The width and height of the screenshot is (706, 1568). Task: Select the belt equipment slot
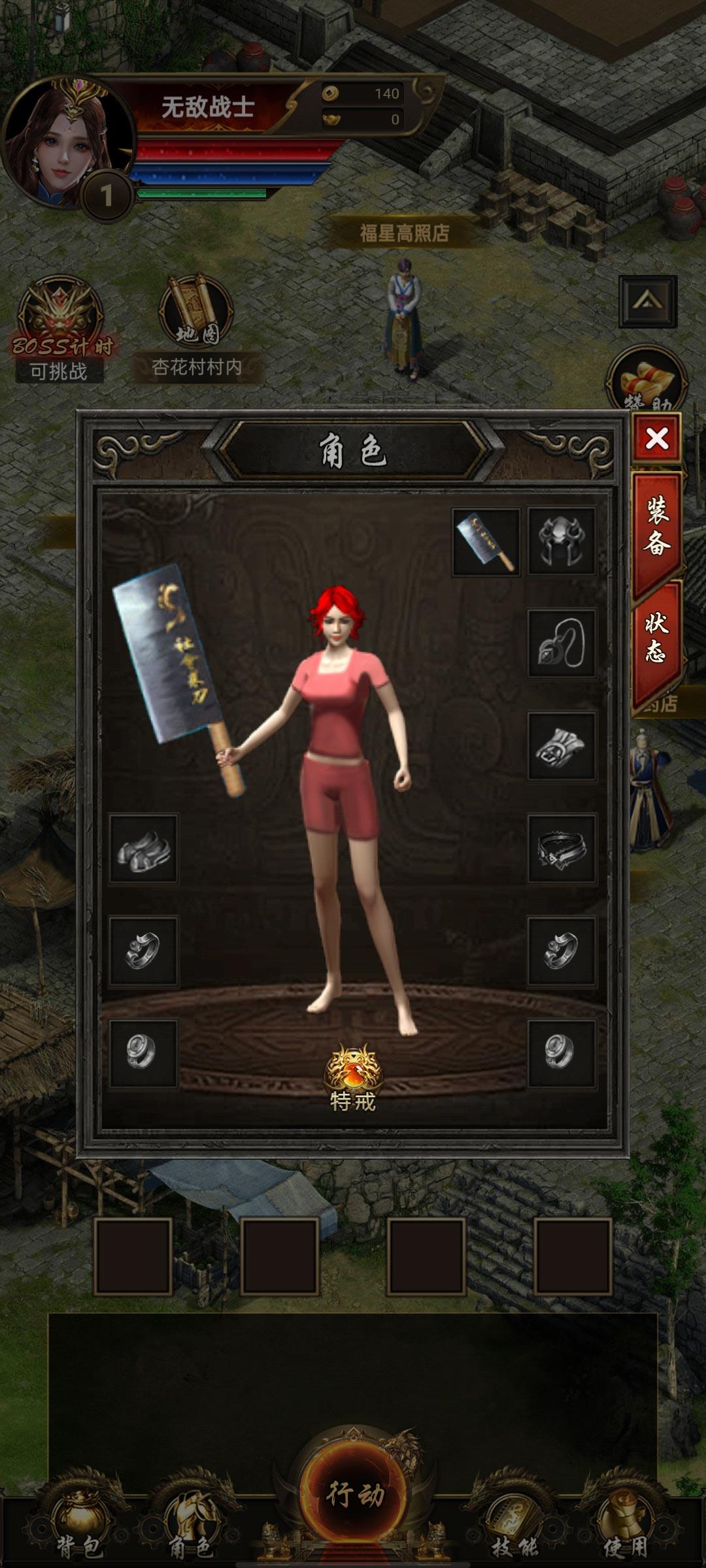(x=562, y=849)
